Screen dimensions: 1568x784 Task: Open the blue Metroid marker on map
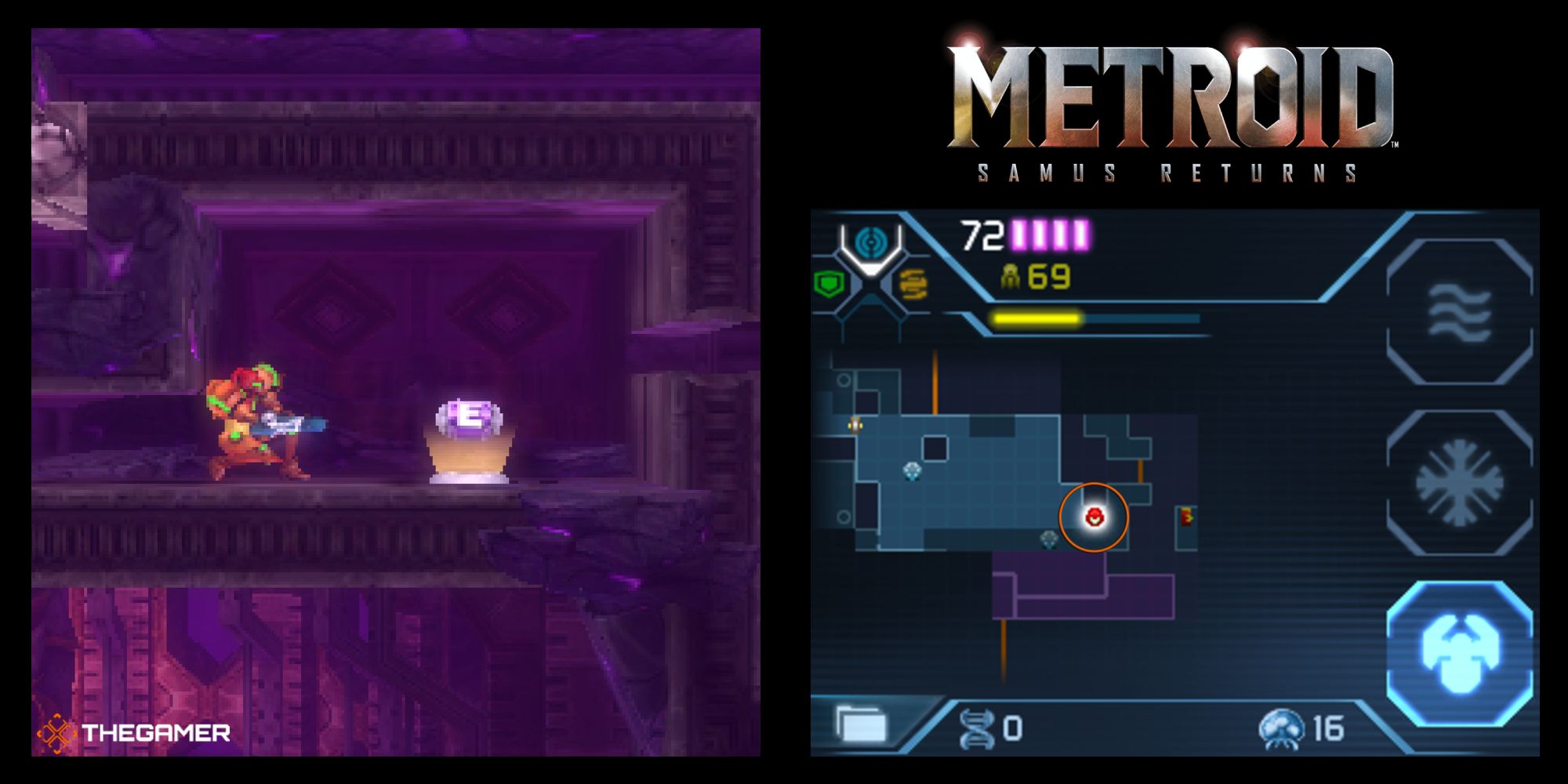[x=911, y=470]
